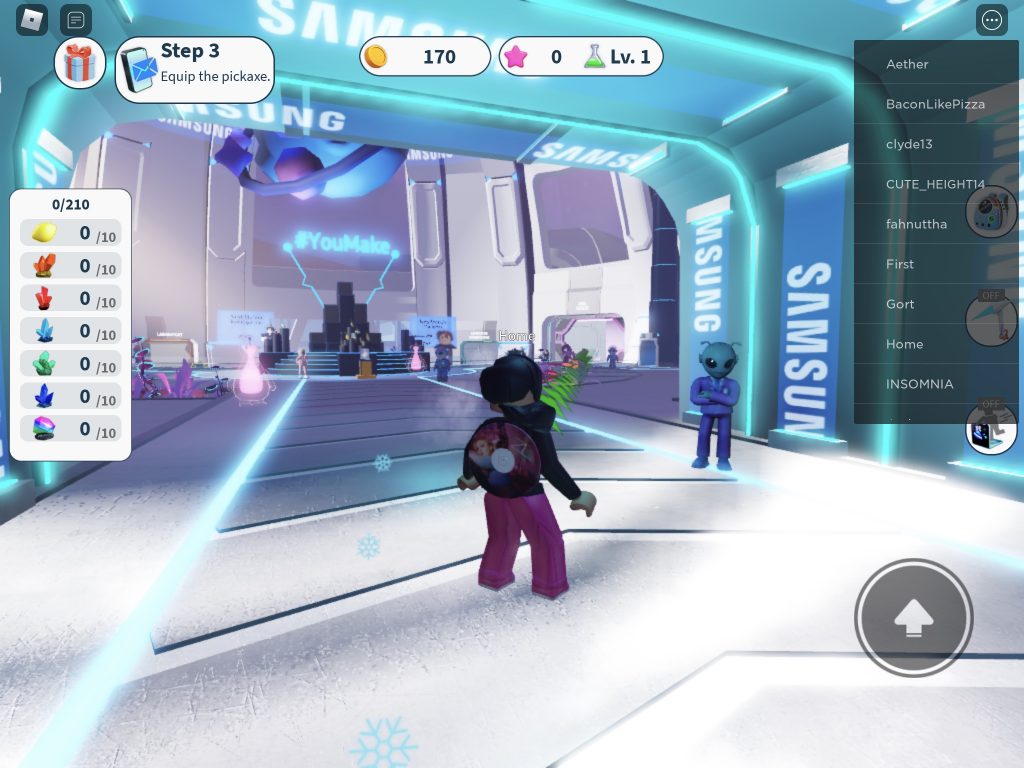Viewport: 1024px width, 768px height.
Task: Choose clyde13 from the player list
Action: click(909, 144)
